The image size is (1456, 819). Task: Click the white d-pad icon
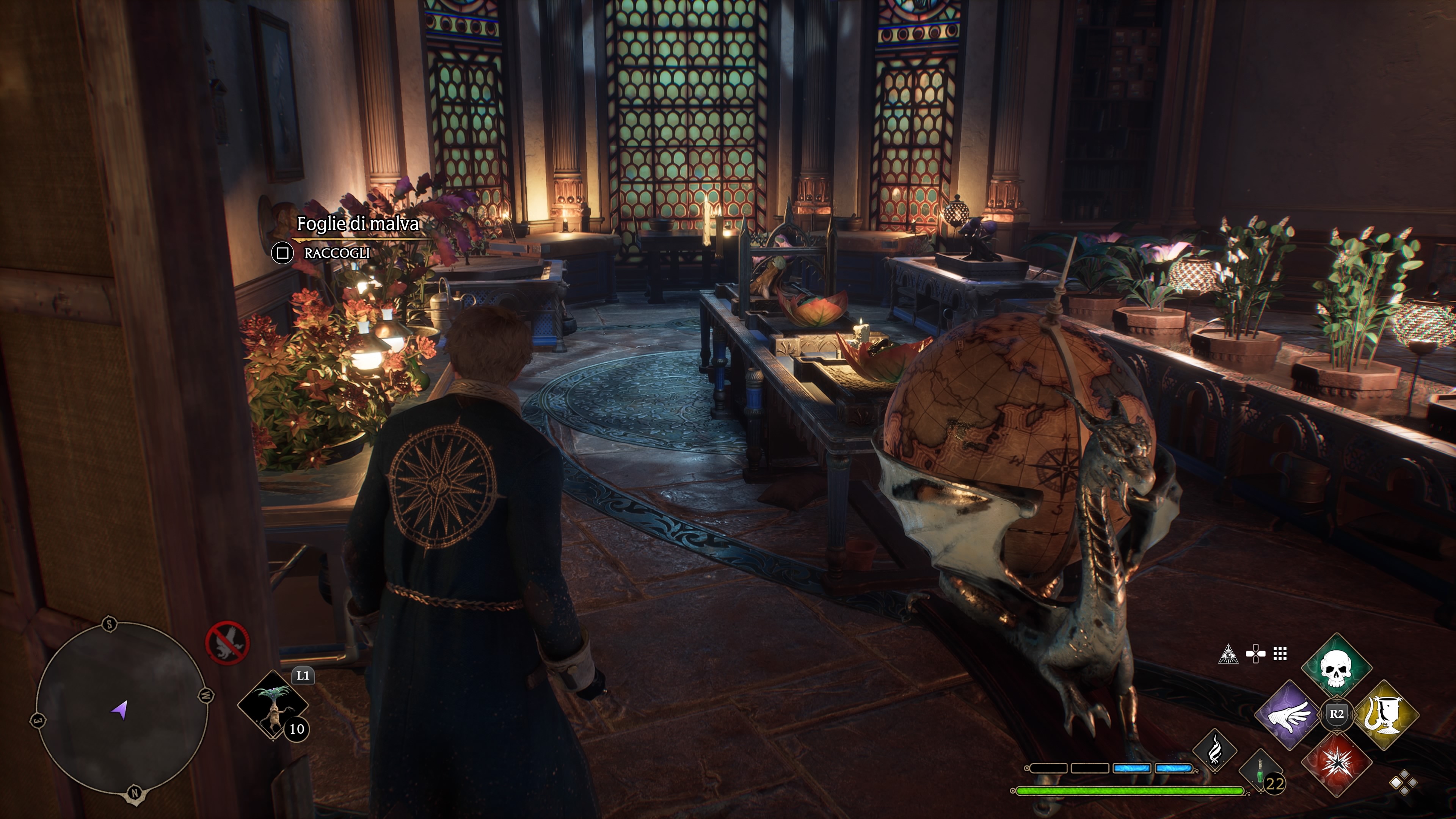tap(1255, 654)
